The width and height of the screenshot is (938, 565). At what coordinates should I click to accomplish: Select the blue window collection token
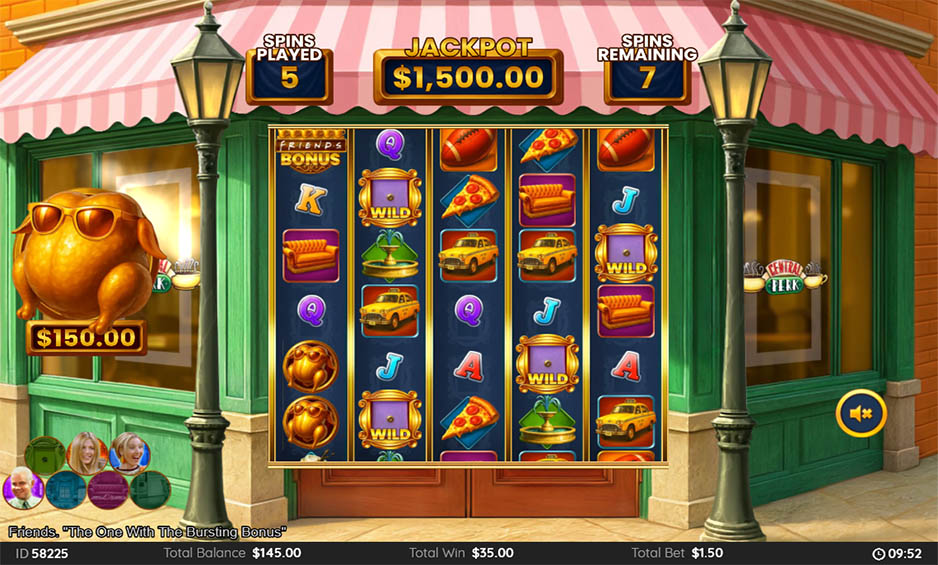[66, 491]
